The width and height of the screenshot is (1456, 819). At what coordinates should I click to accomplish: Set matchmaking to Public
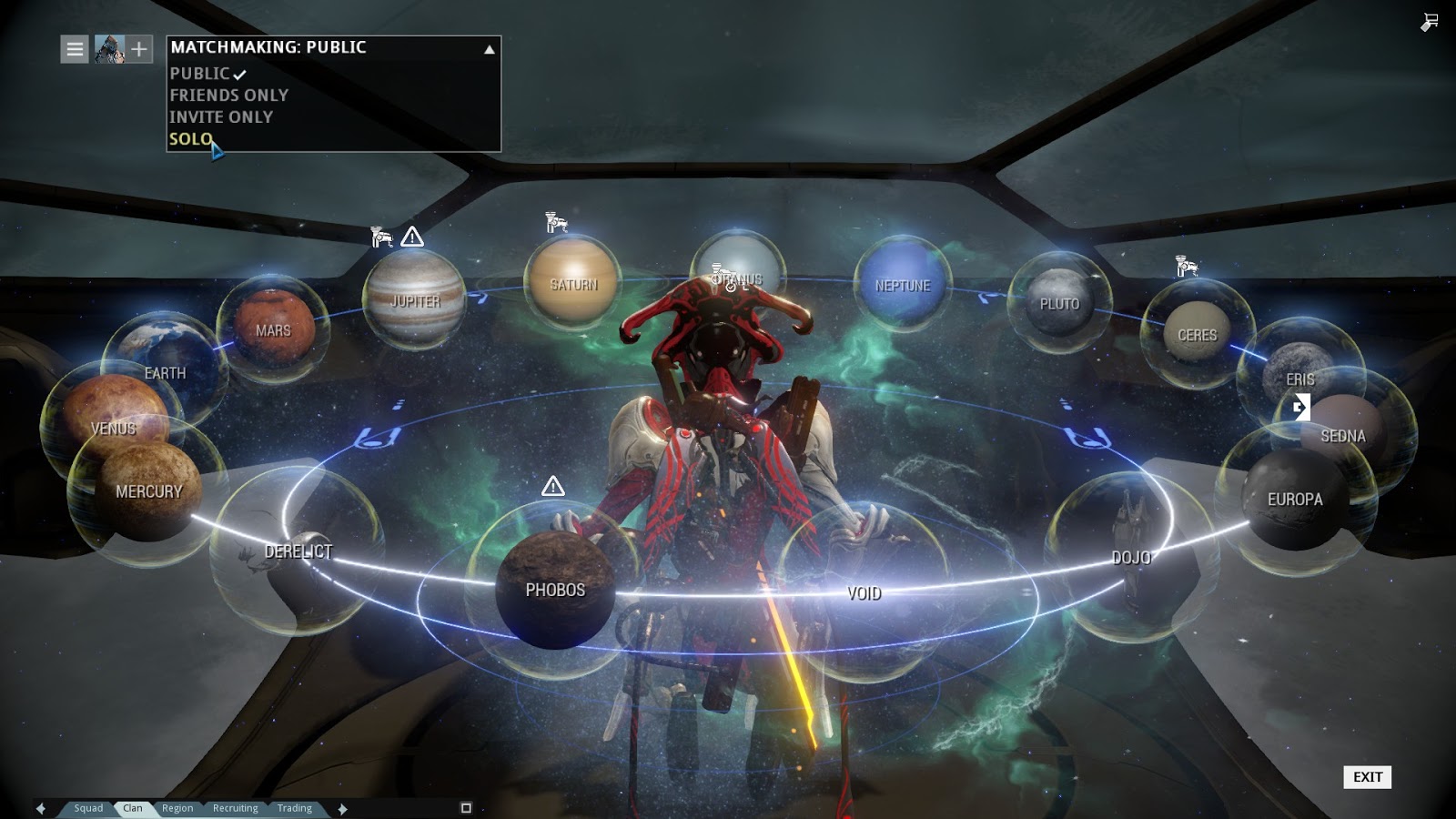click(x=200, y=74)
